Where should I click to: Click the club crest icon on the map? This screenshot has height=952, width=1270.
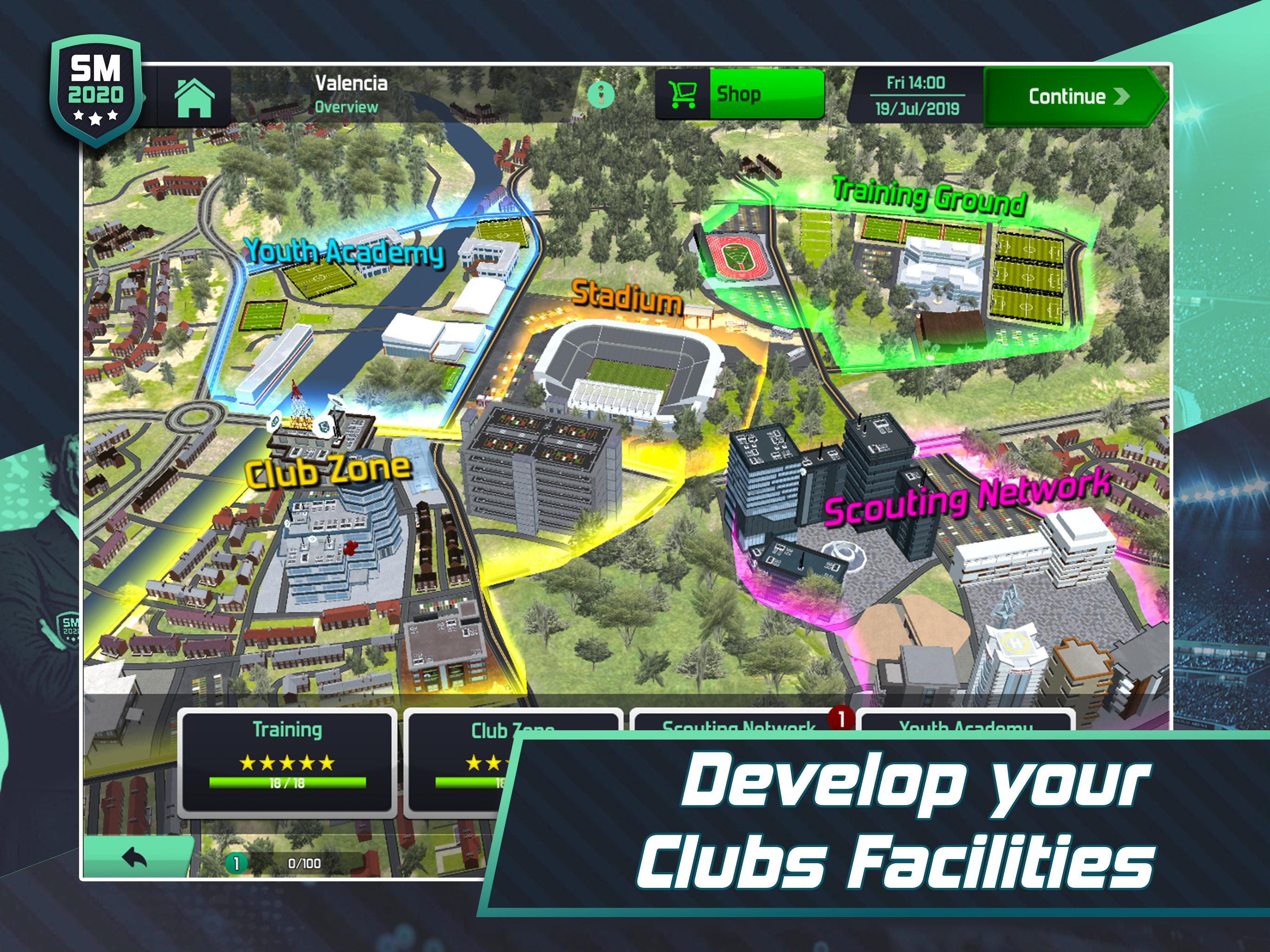[x=325, y=426]
